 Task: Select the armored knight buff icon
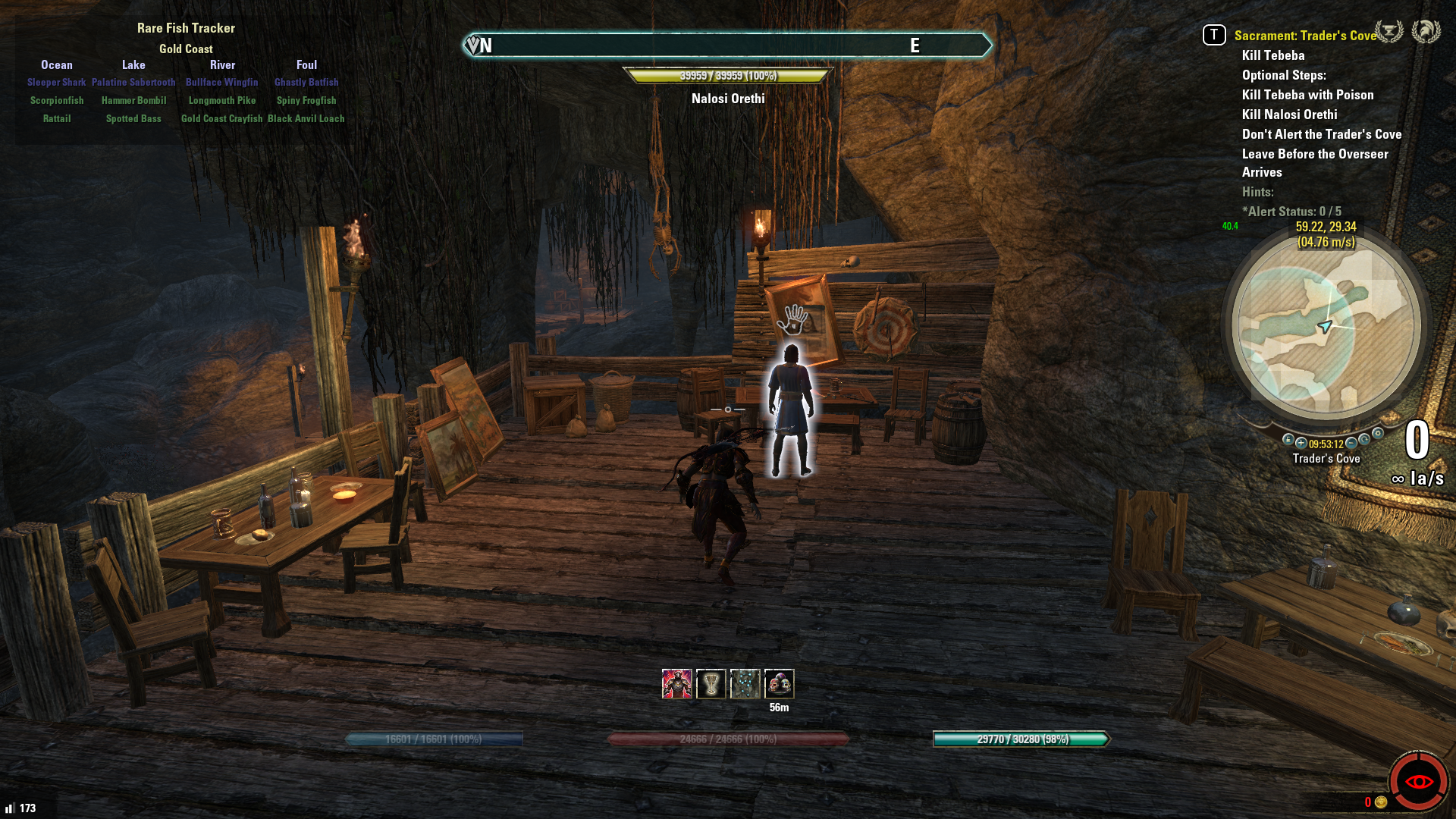click(x=676, y=684)
